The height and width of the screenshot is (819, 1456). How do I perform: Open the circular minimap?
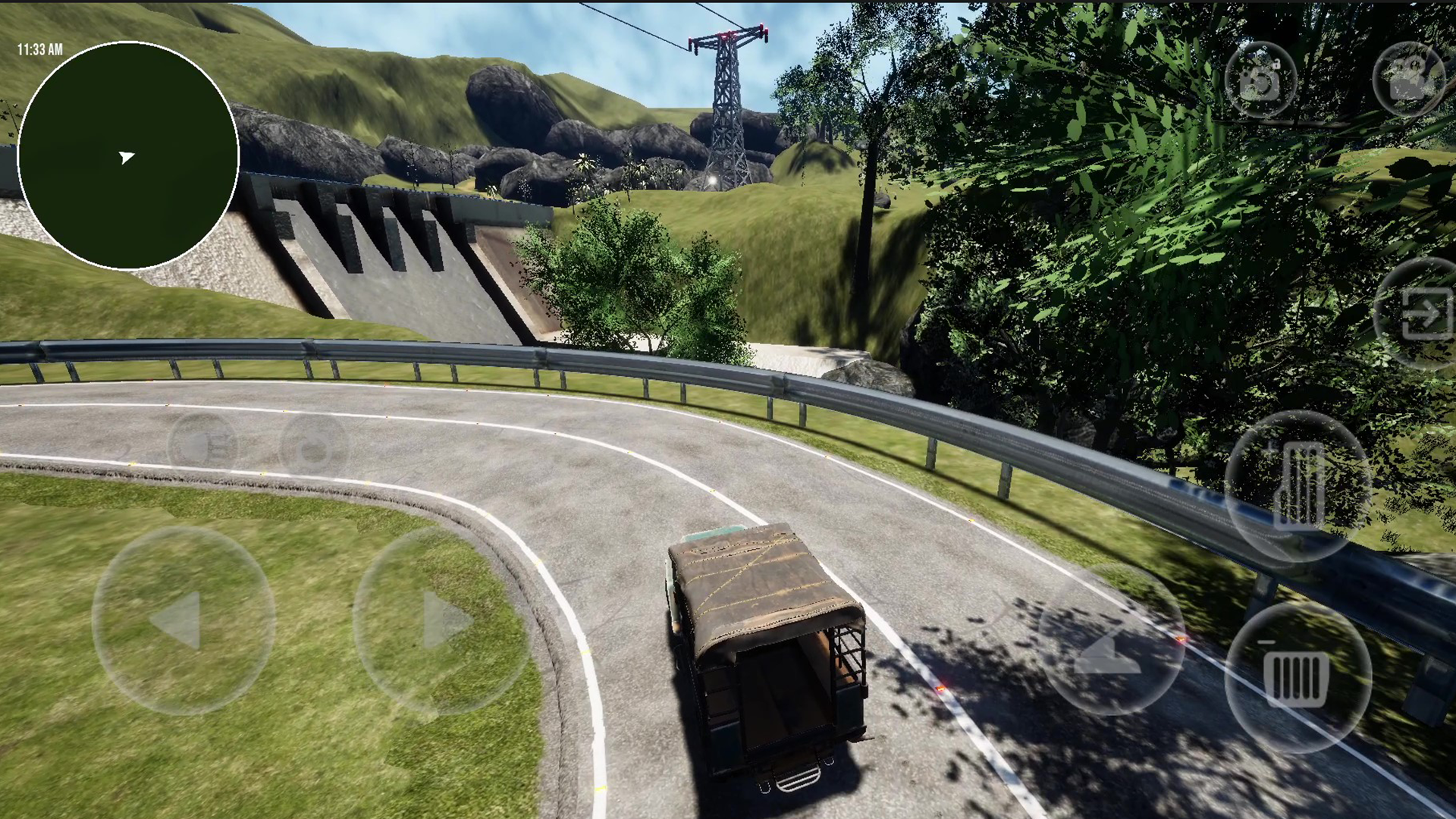click(128, 155)
